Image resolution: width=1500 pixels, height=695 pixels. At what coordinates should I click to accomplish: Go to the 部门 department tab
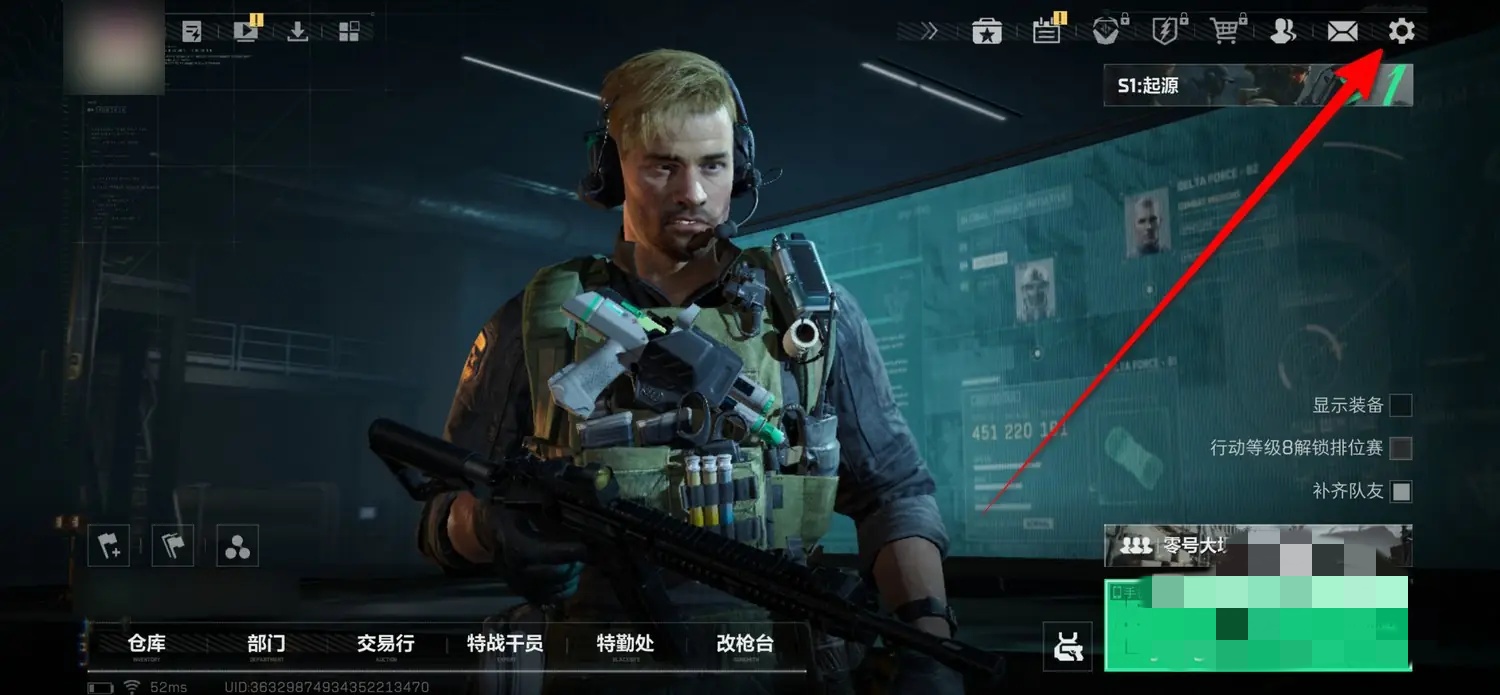[266, 644]
